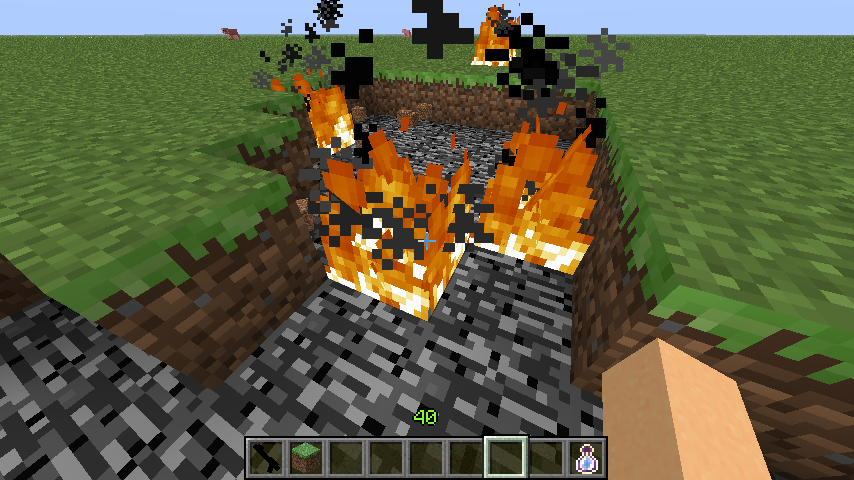Select the black stick item in the hotbar
The height and width of the screenshot is (480, 854).
coord(266,458)
